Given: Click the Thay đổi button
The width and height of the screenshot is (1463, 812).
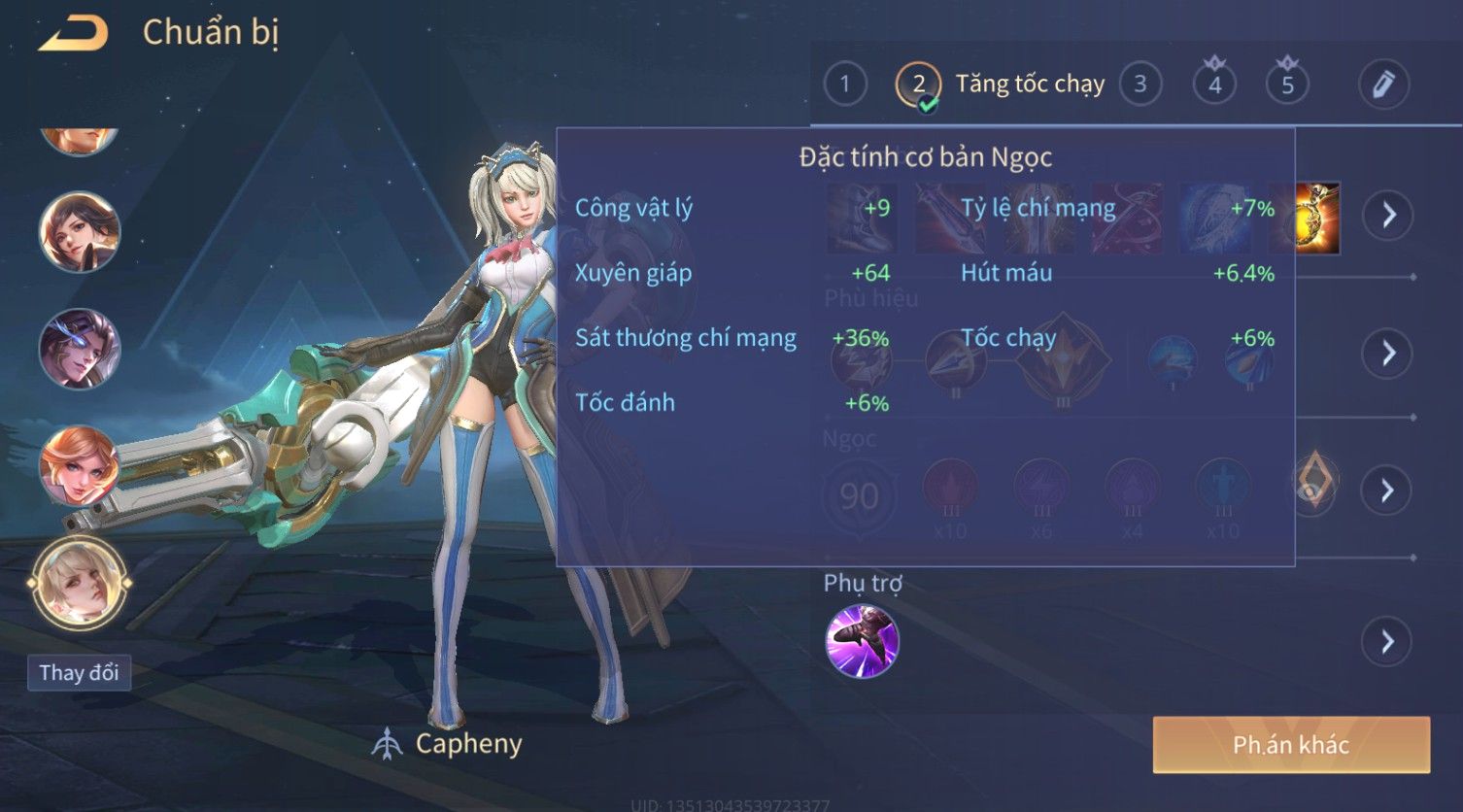Looking at the screenshot, I should pyautogui.click(x=79, y=673).
